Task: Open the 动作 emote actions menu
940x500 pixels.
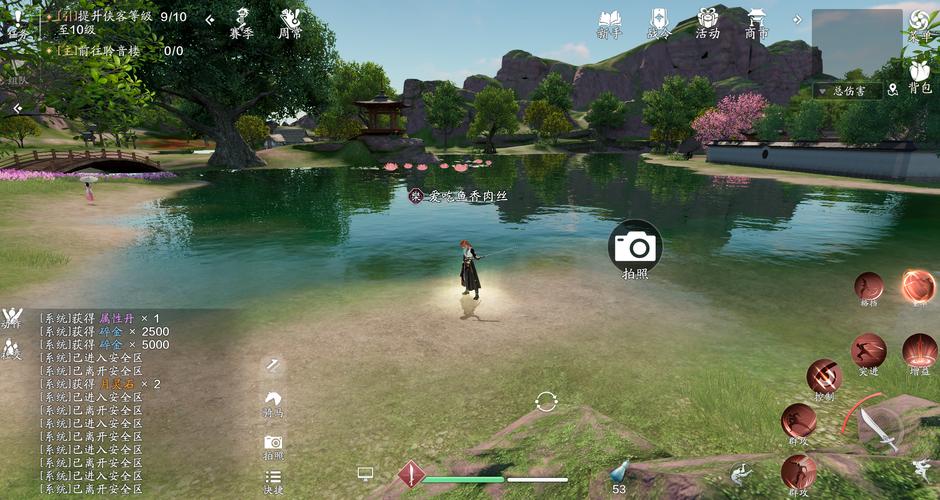Action: (12, 318)
